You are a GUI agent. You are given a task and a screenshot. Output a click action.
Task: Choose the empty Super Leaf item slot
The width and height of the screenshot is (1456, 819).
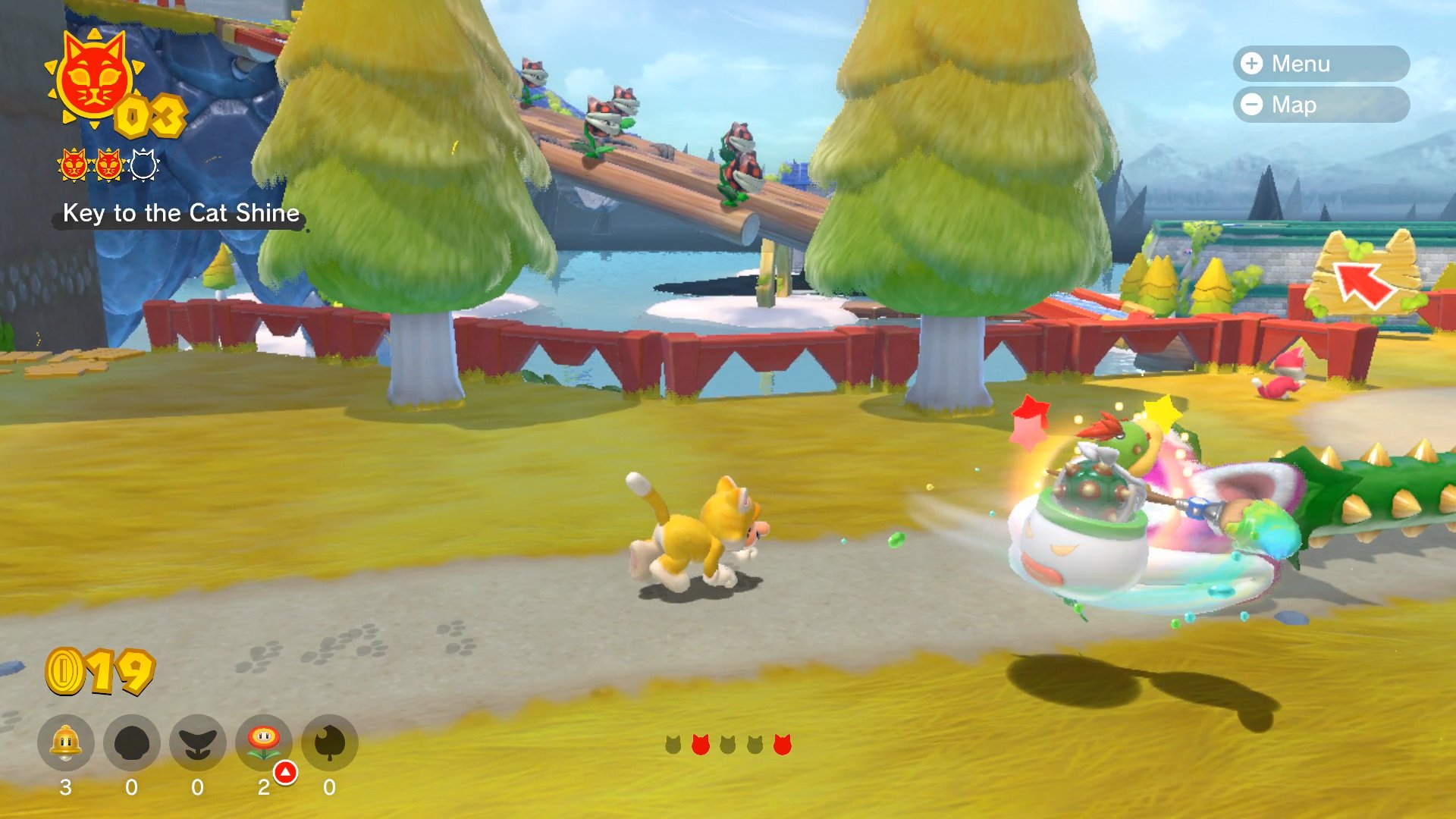330,743
